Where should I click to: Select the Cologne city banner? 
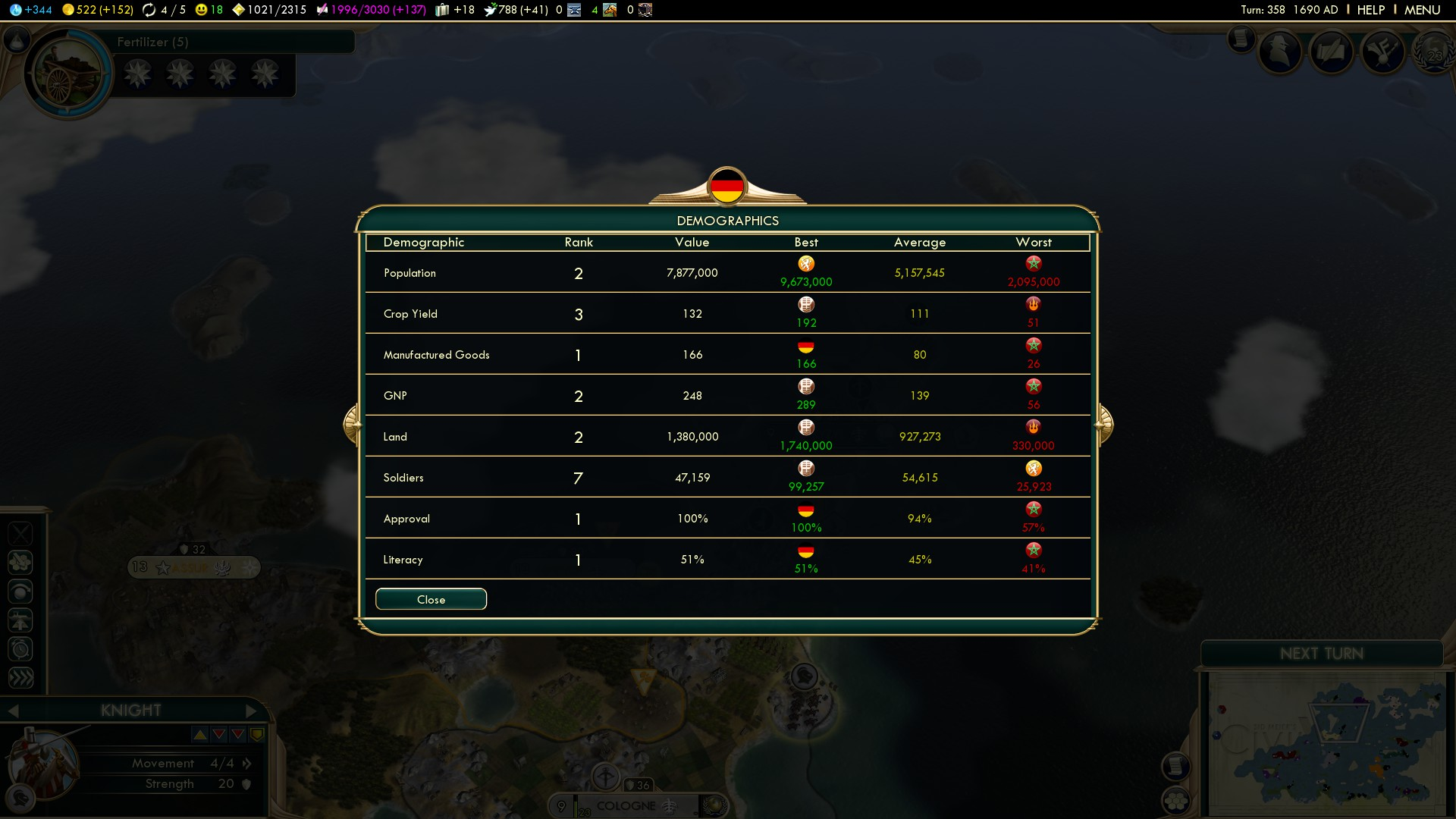click(628, 806)
